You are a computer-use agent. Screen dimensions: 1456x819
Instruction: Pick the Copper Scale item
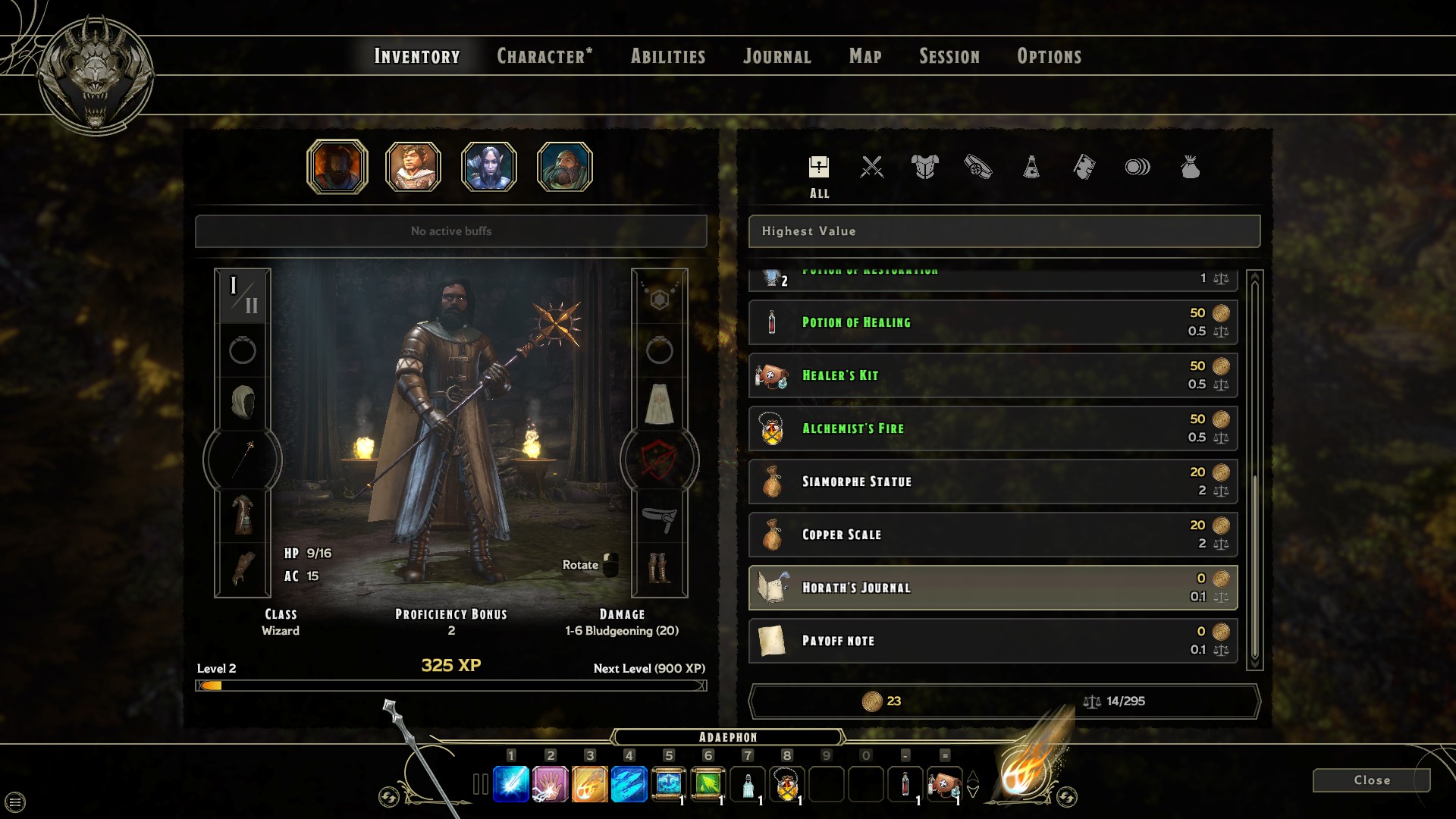pos(993,535)
